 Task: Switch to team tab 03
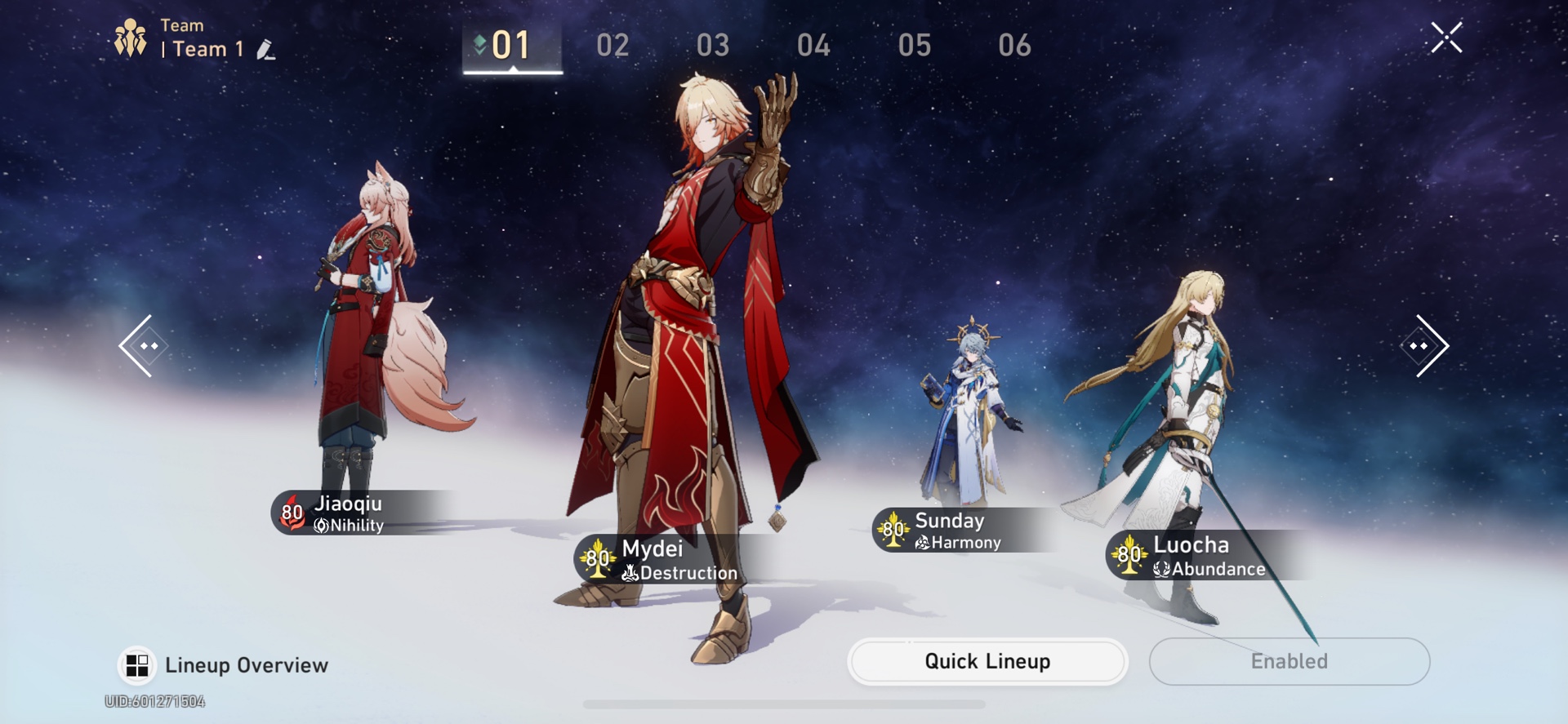713,46
